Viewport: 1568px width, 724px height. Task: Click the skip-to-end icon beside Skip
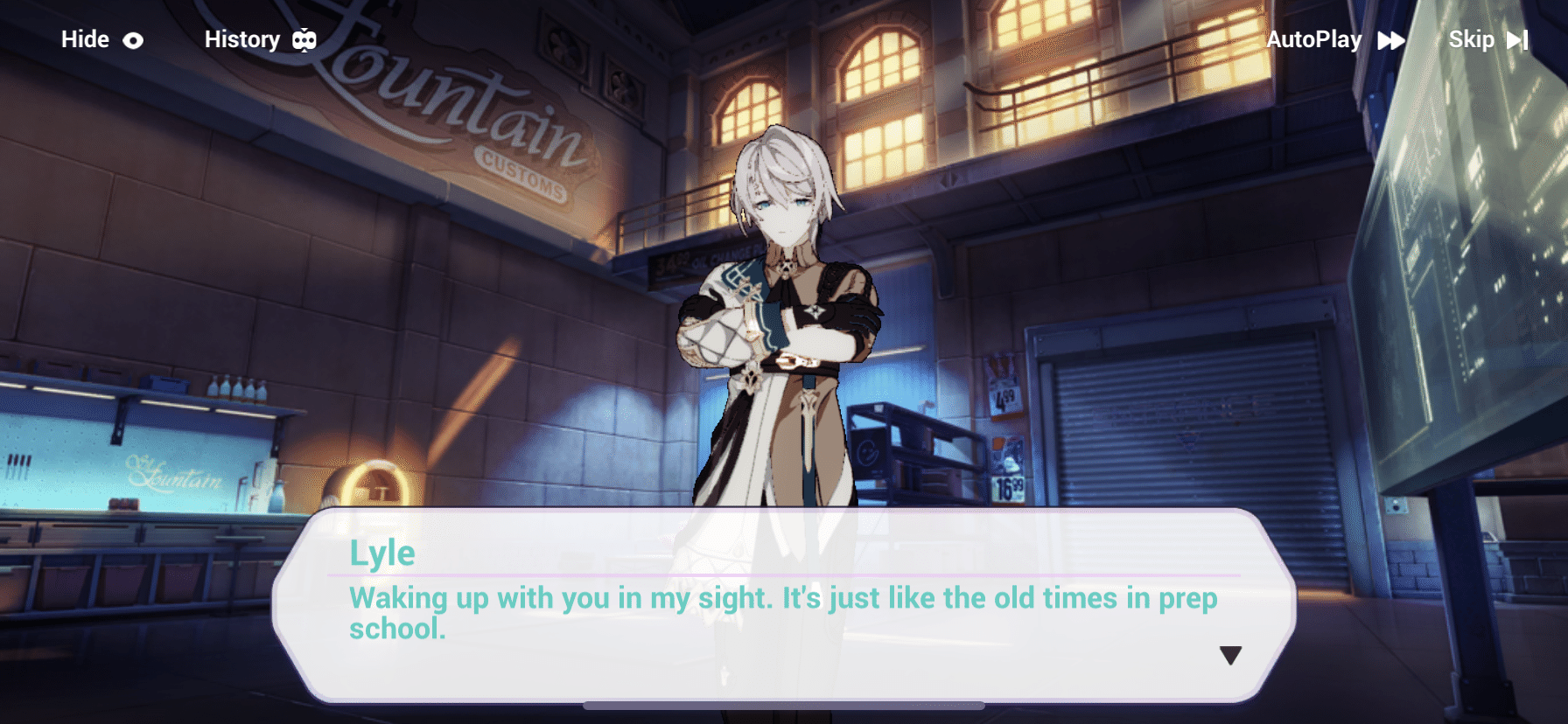(1516, 39)
